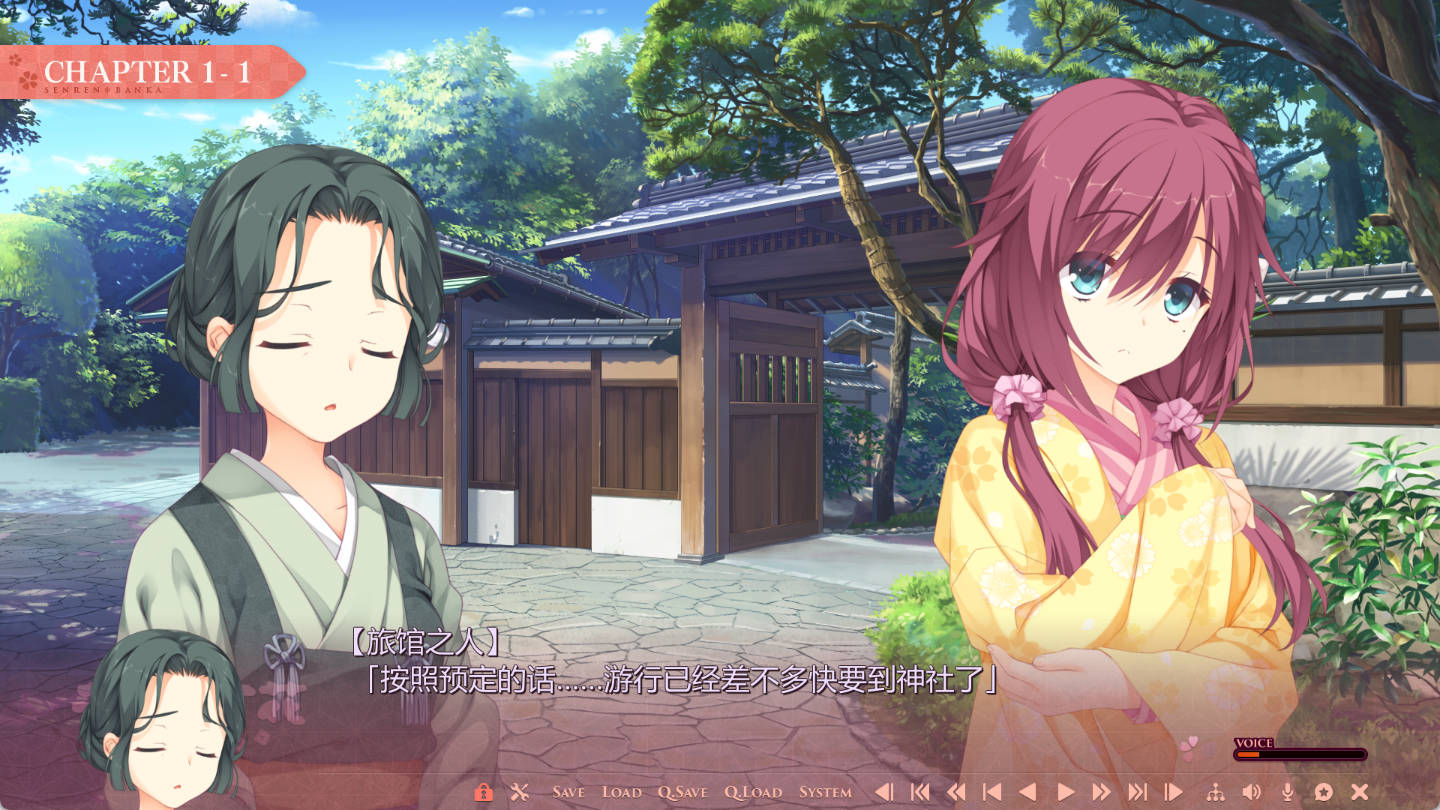
Task: Toggle the red padlock lock icon
Action: tap(483, 792)
